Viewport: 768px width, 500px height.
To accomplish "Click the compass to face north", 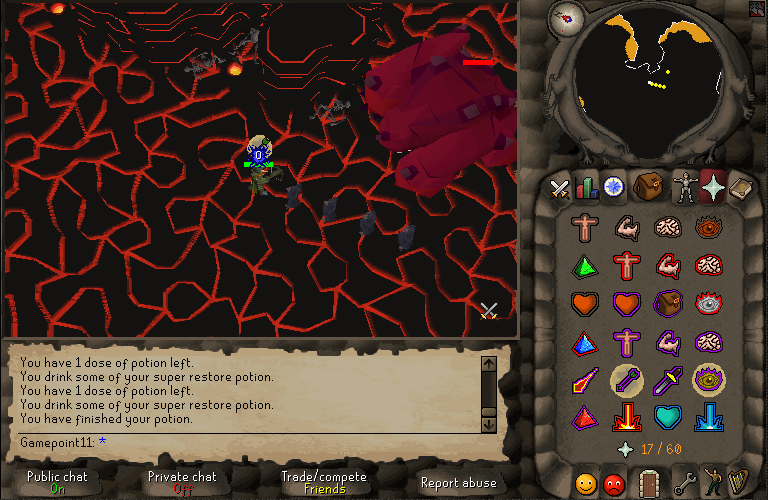I will tap(566, 18).
